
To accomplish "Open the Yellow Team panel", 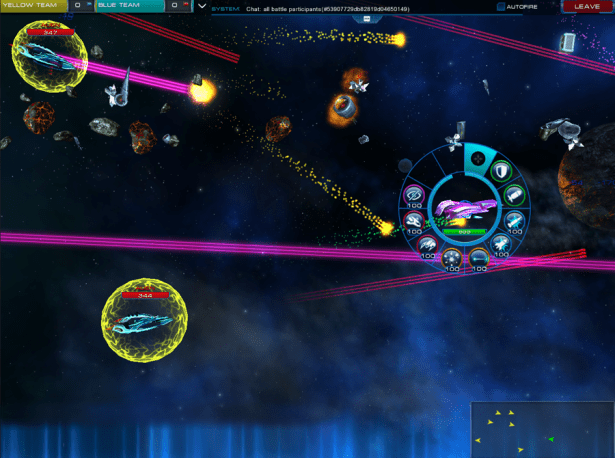I will [35, 6].
